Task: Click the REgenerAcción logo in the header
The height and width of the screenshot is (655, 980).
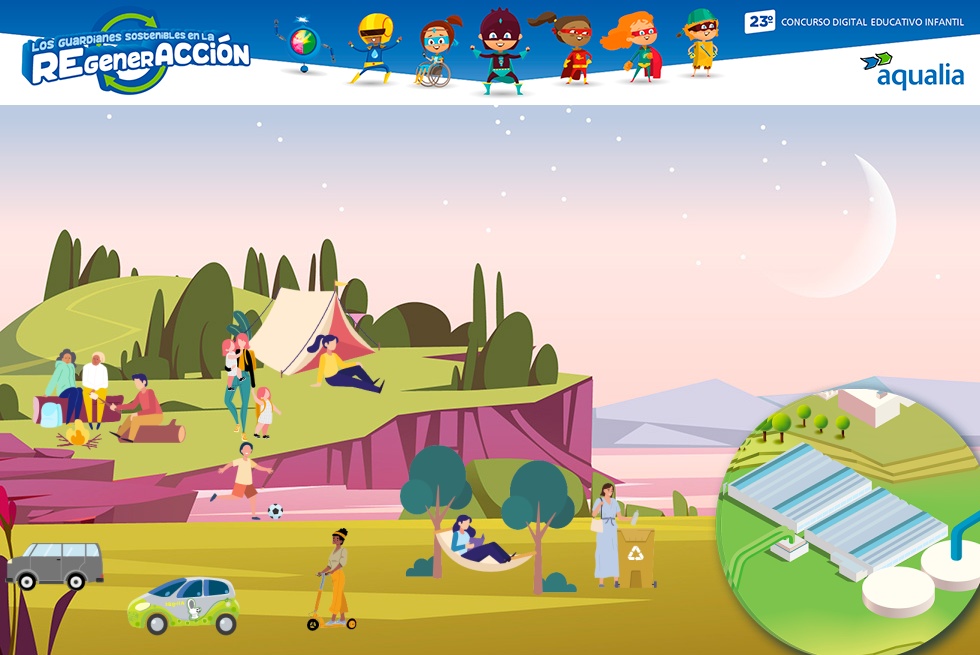Action: point(136,54)
